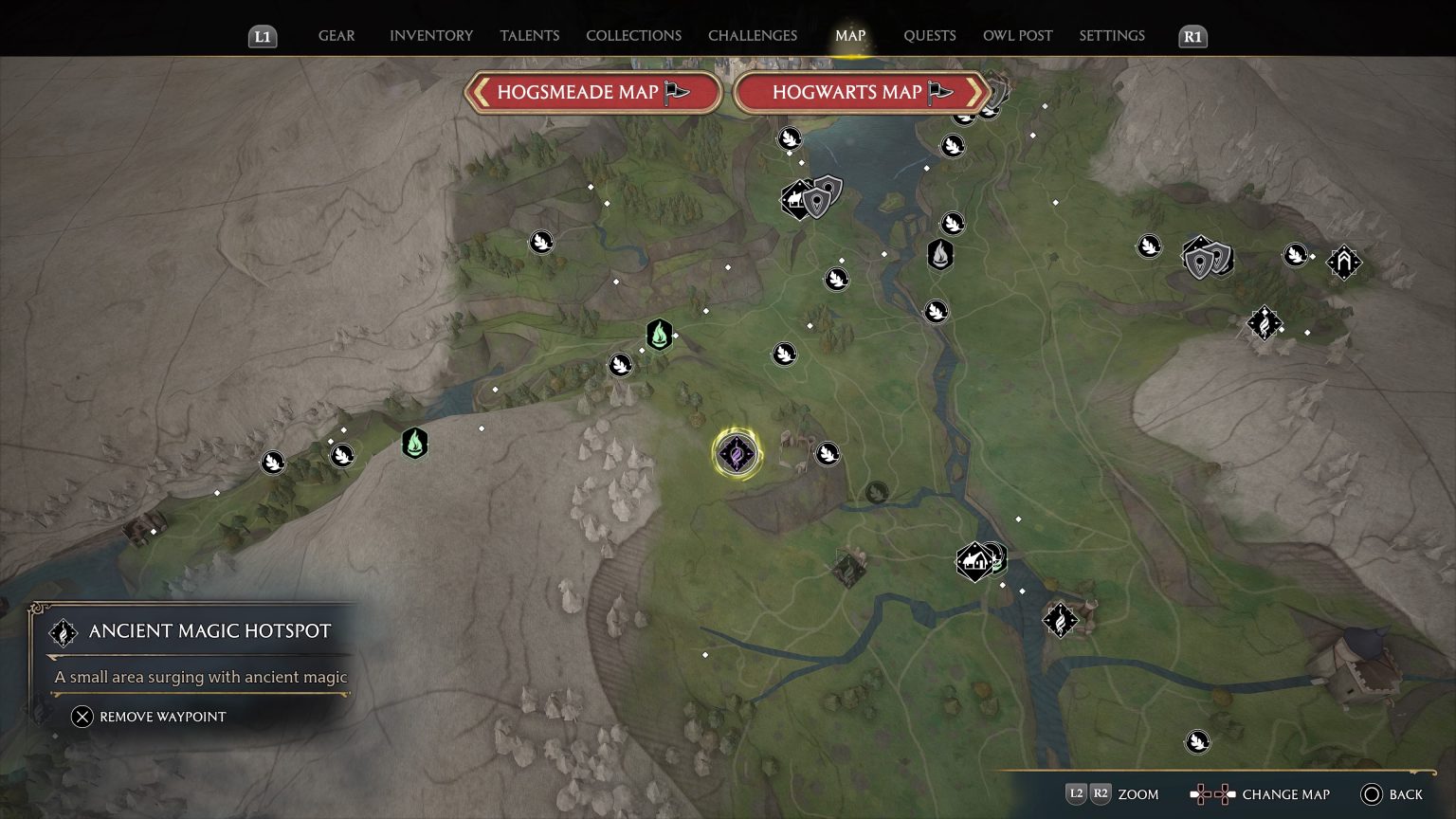Click the Ancient Magic Hotspot diamond below the eastern camps
The image size is (1456, 819).
[x=1265, y=323]
